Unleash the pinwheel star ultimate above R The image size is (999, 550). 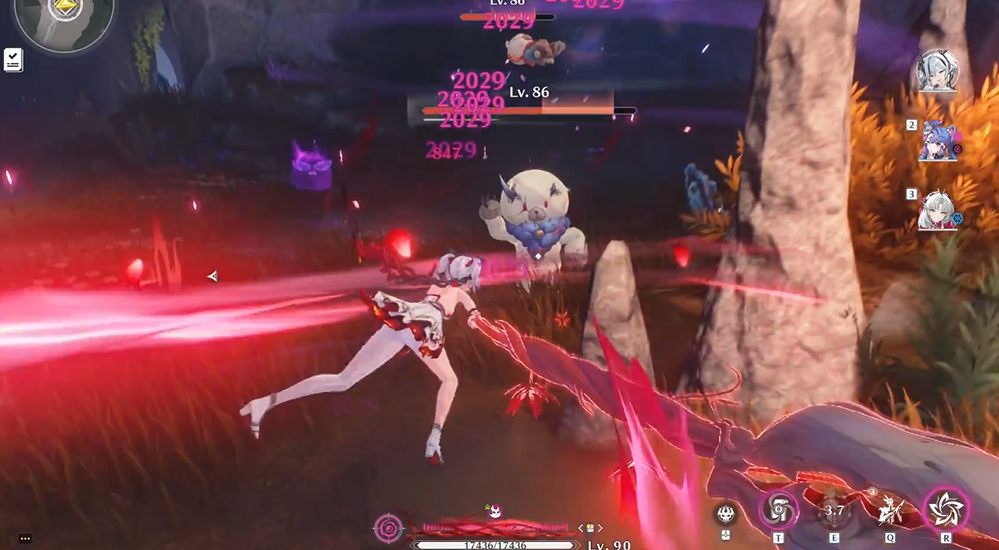coord(945,508)
